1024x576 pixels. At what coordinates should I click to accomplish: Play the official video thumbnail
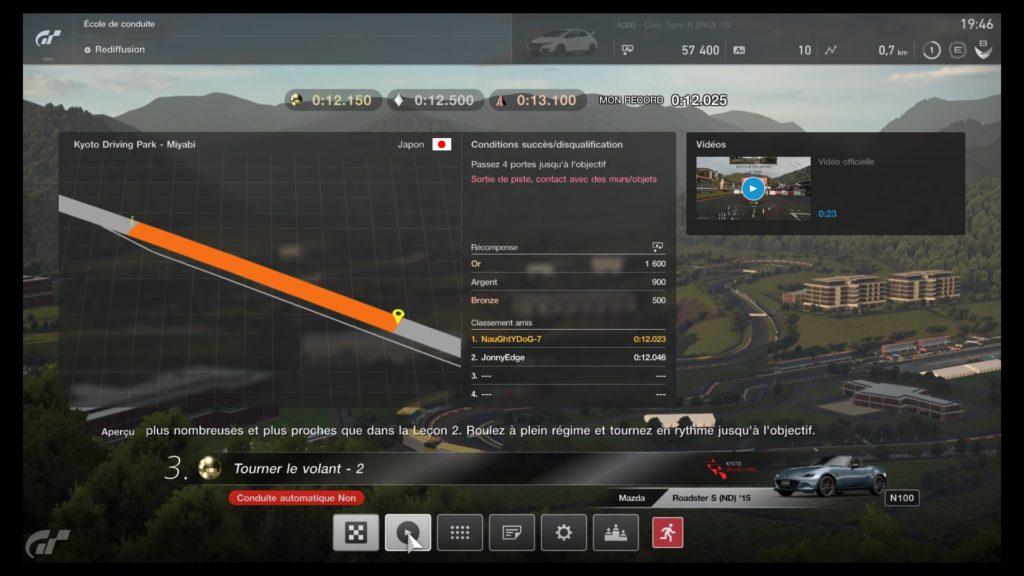click(753, 188)
